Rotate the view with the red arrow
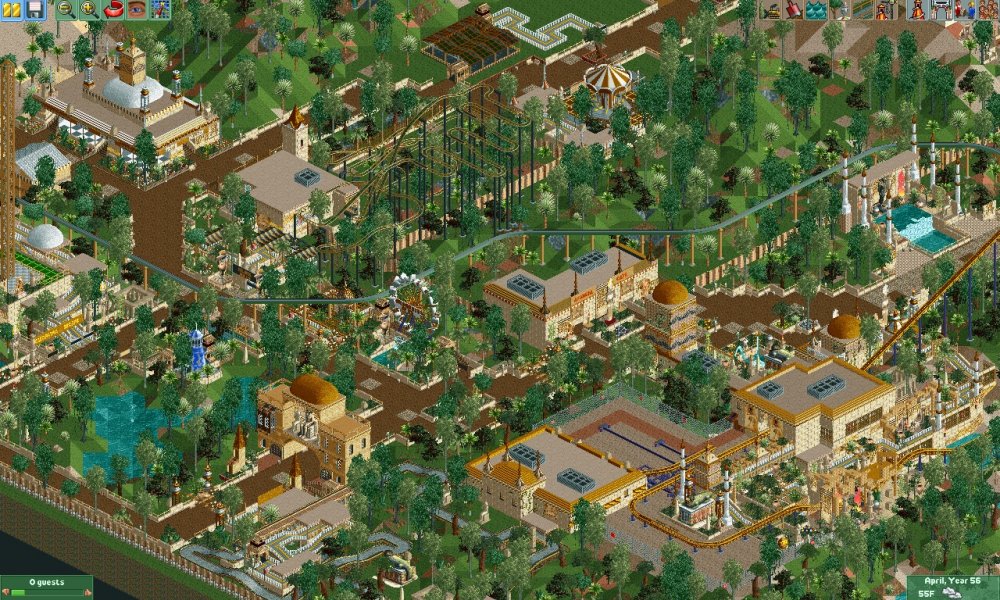 click(113, 9)
